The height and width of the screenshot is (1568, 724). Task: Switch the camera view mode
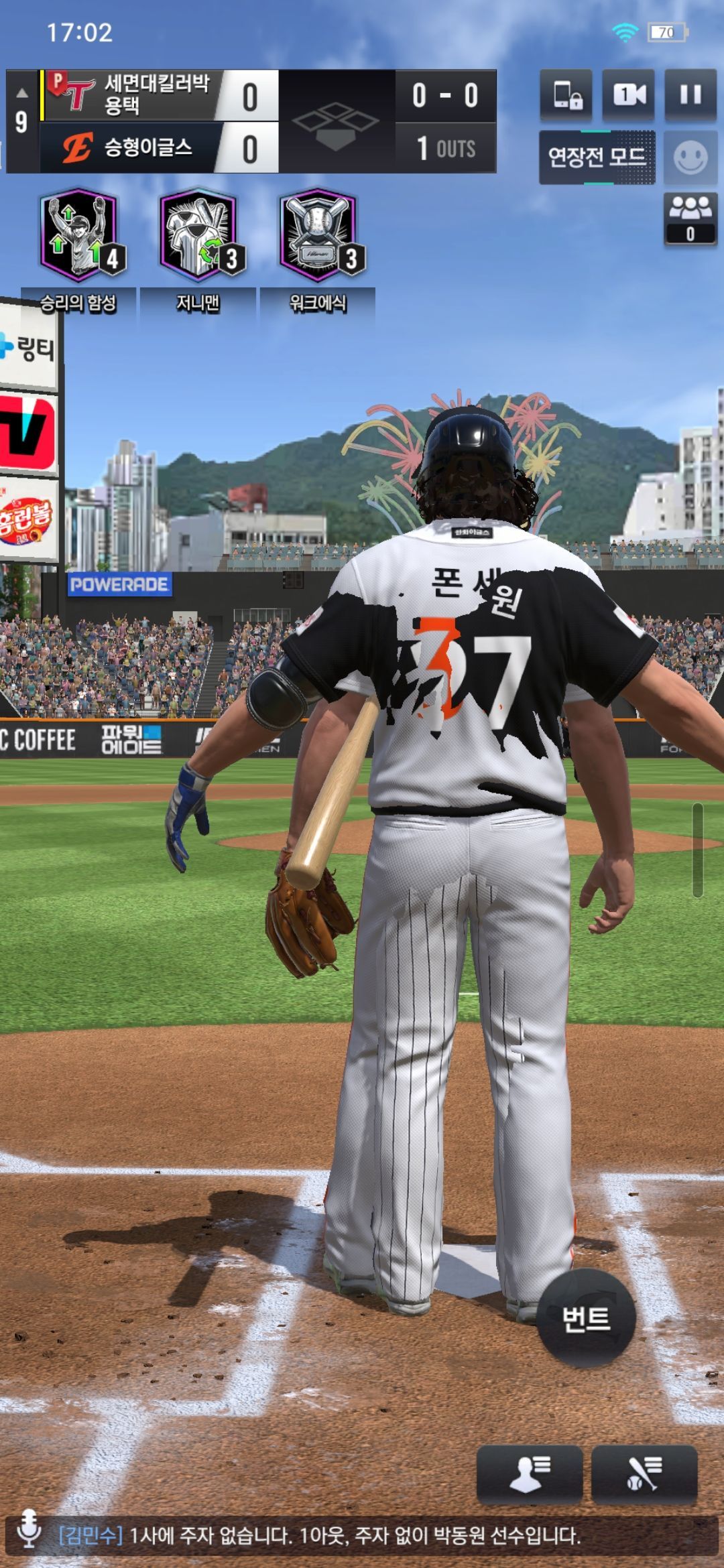click(628, 95)
